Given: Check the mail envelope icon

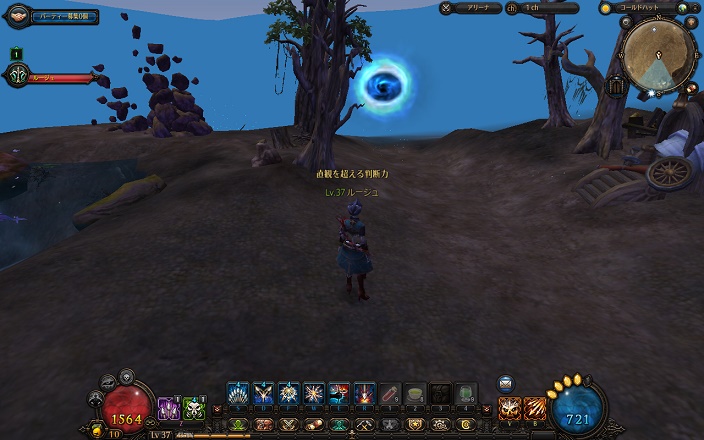Looking at the screenshot, I should tap(506, 382).
